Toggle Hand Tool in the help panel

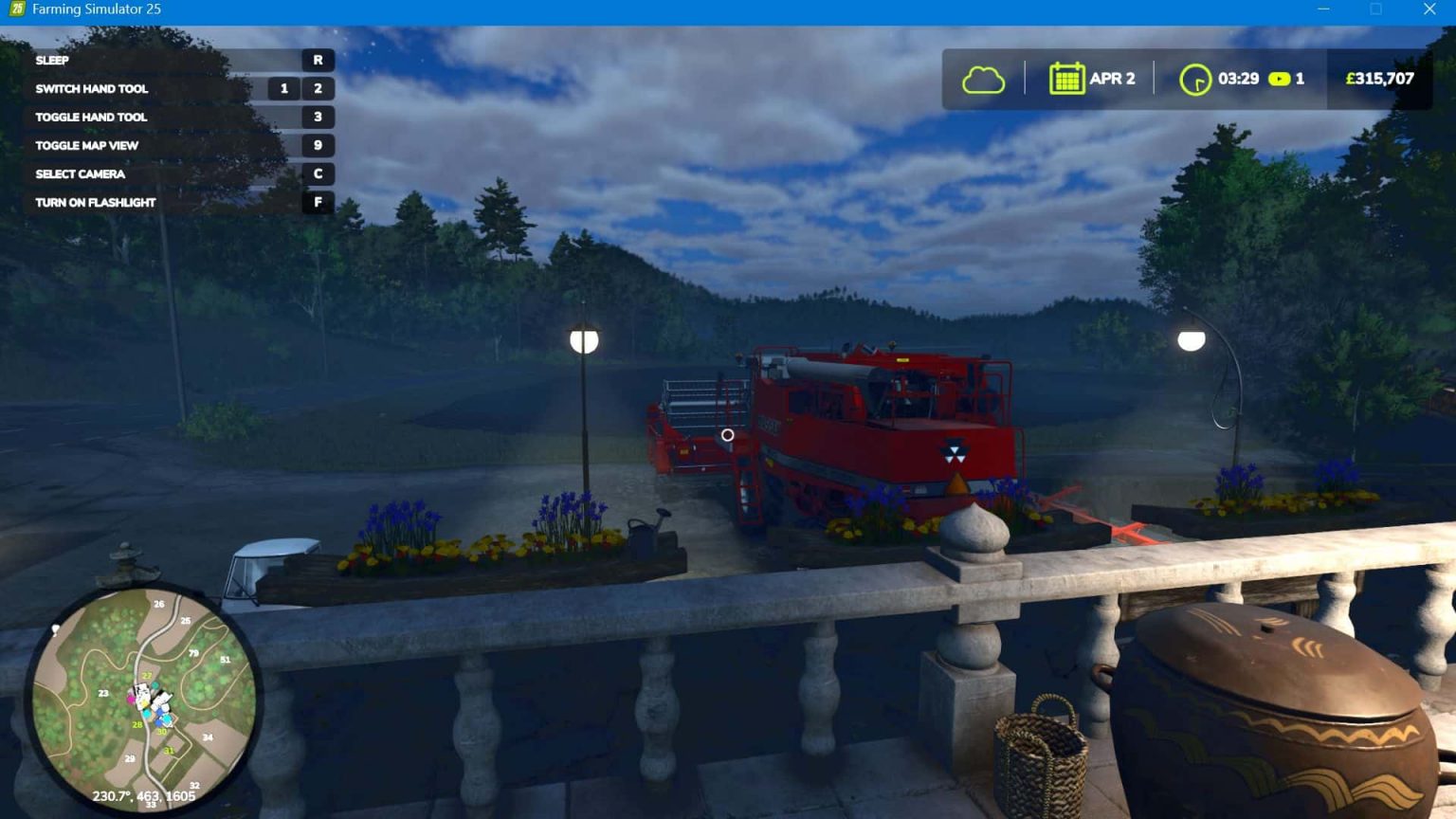90,117
